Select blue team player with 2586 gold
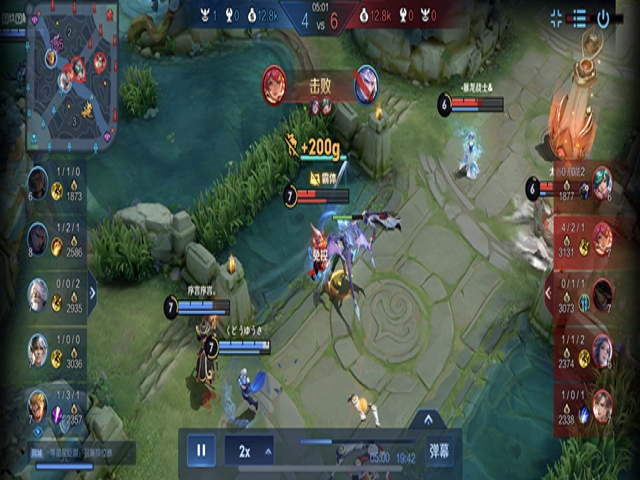640x480 pixels. tap(38, 238)
